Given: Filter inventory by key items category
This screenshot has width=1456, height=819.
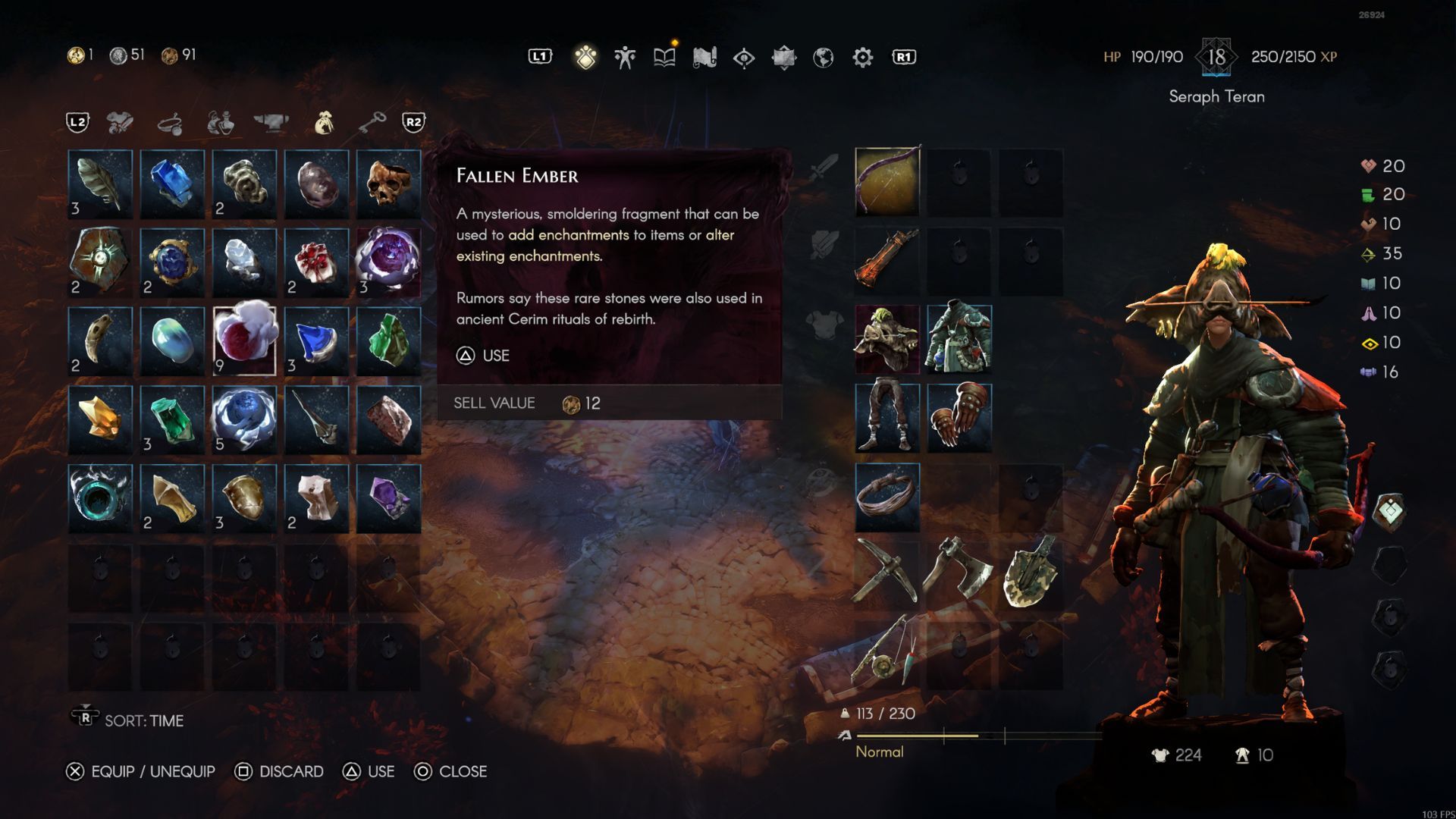Looking at the screenshot, I should click(x=372, y=122).
